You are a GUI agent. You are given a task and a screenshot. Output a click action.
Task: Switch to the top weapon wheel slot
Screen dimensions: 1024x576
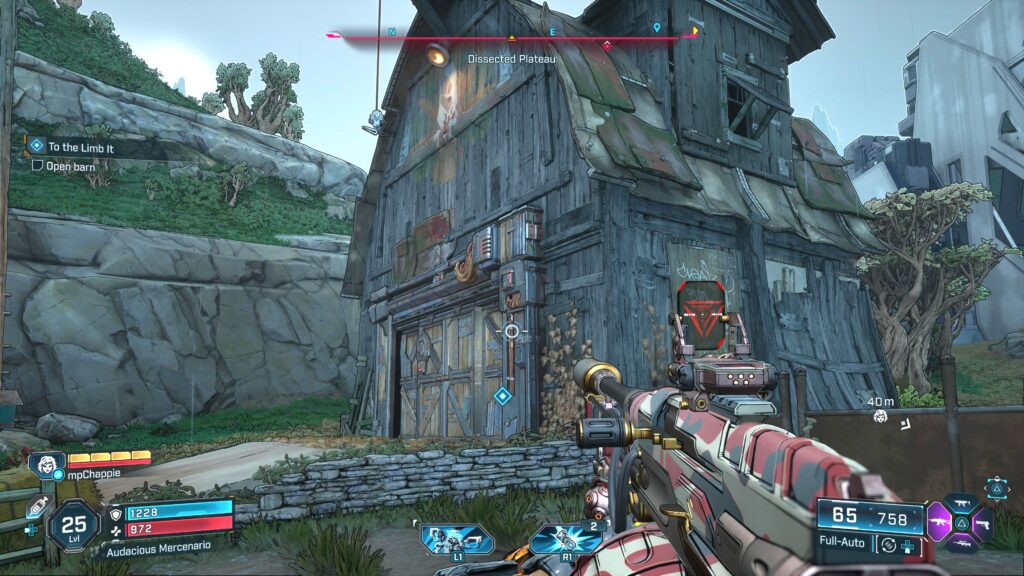point(961,503)
